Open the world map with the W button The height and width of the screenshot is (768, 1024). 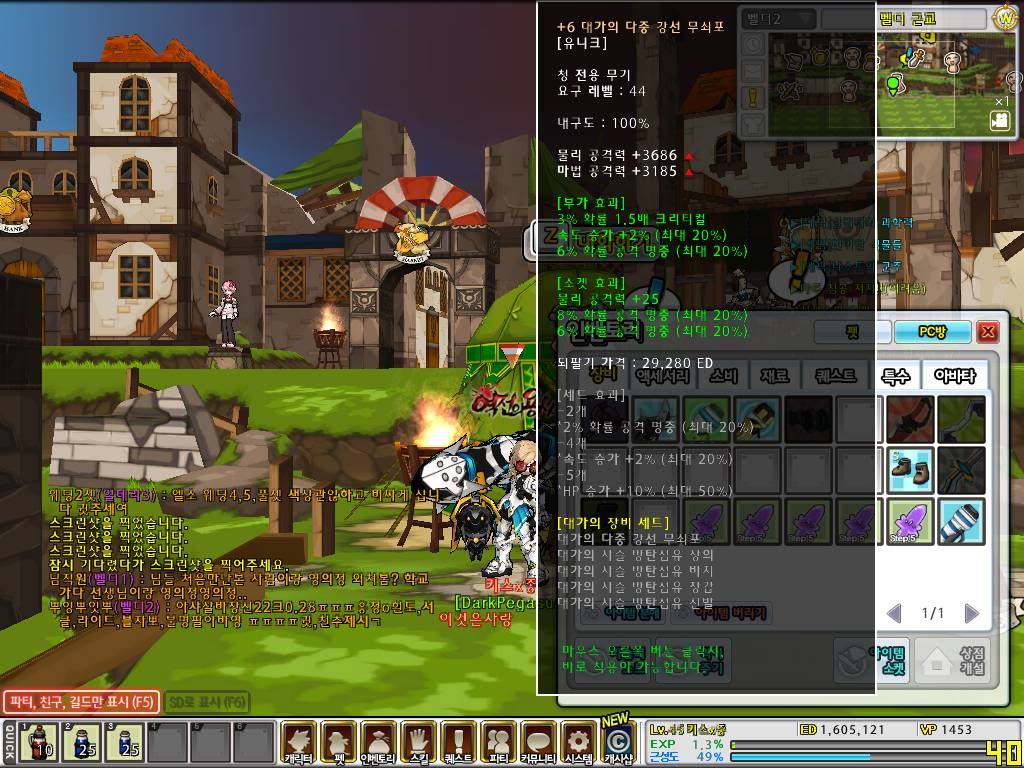click(x=1005, y=18)
